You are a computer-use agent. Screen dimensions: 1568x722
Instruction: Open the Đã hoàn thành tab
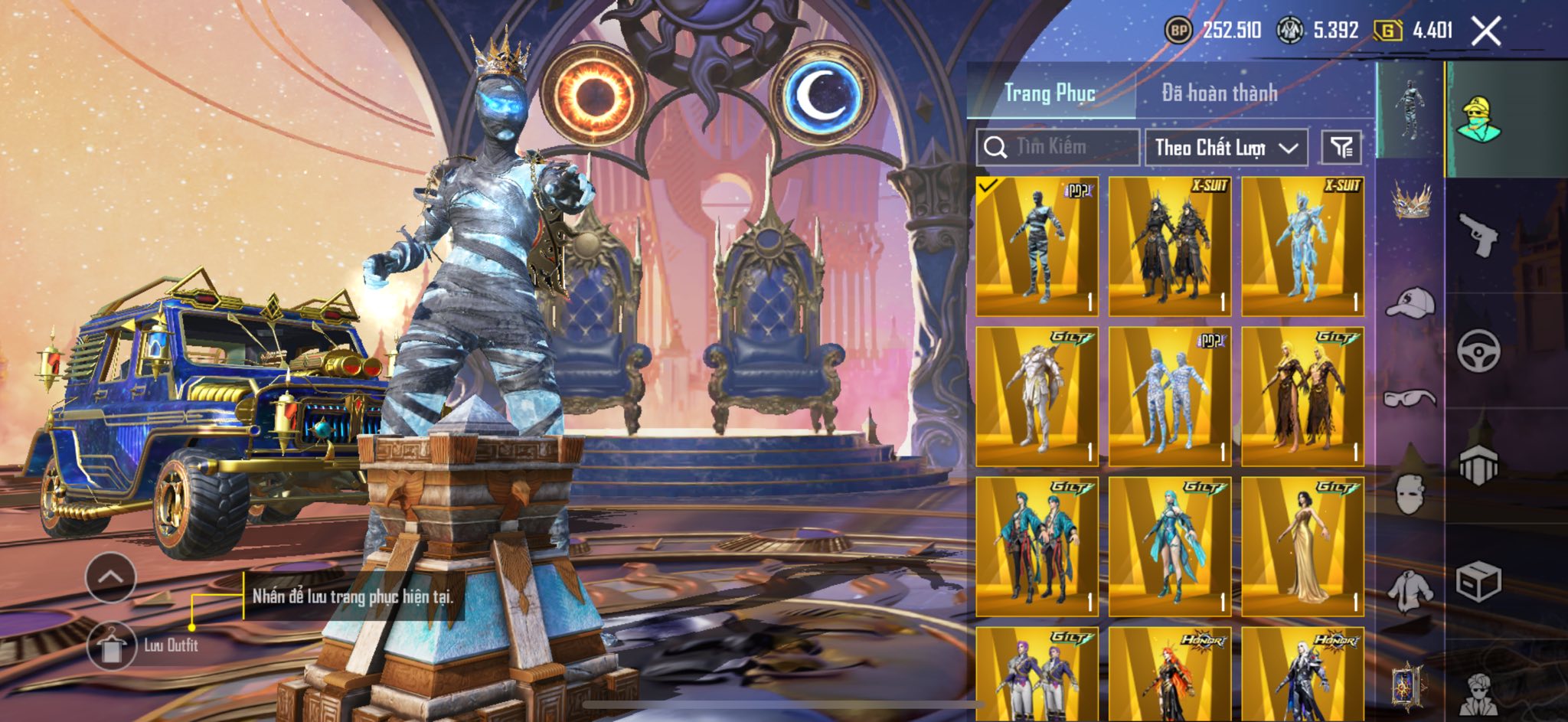(1220, 93)
